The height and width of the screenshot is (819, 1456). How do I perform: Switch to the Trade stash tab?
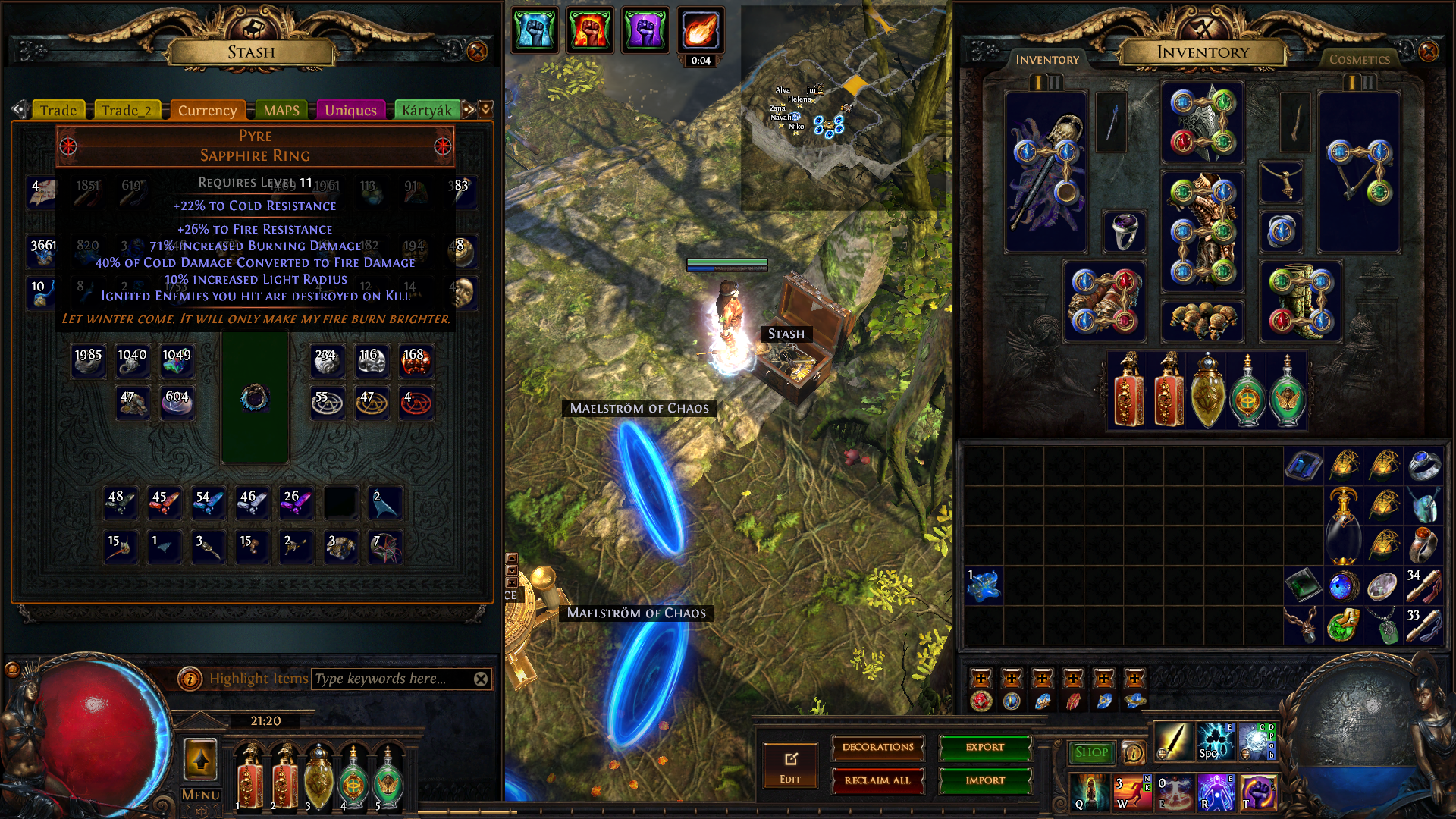pos(58,111)
